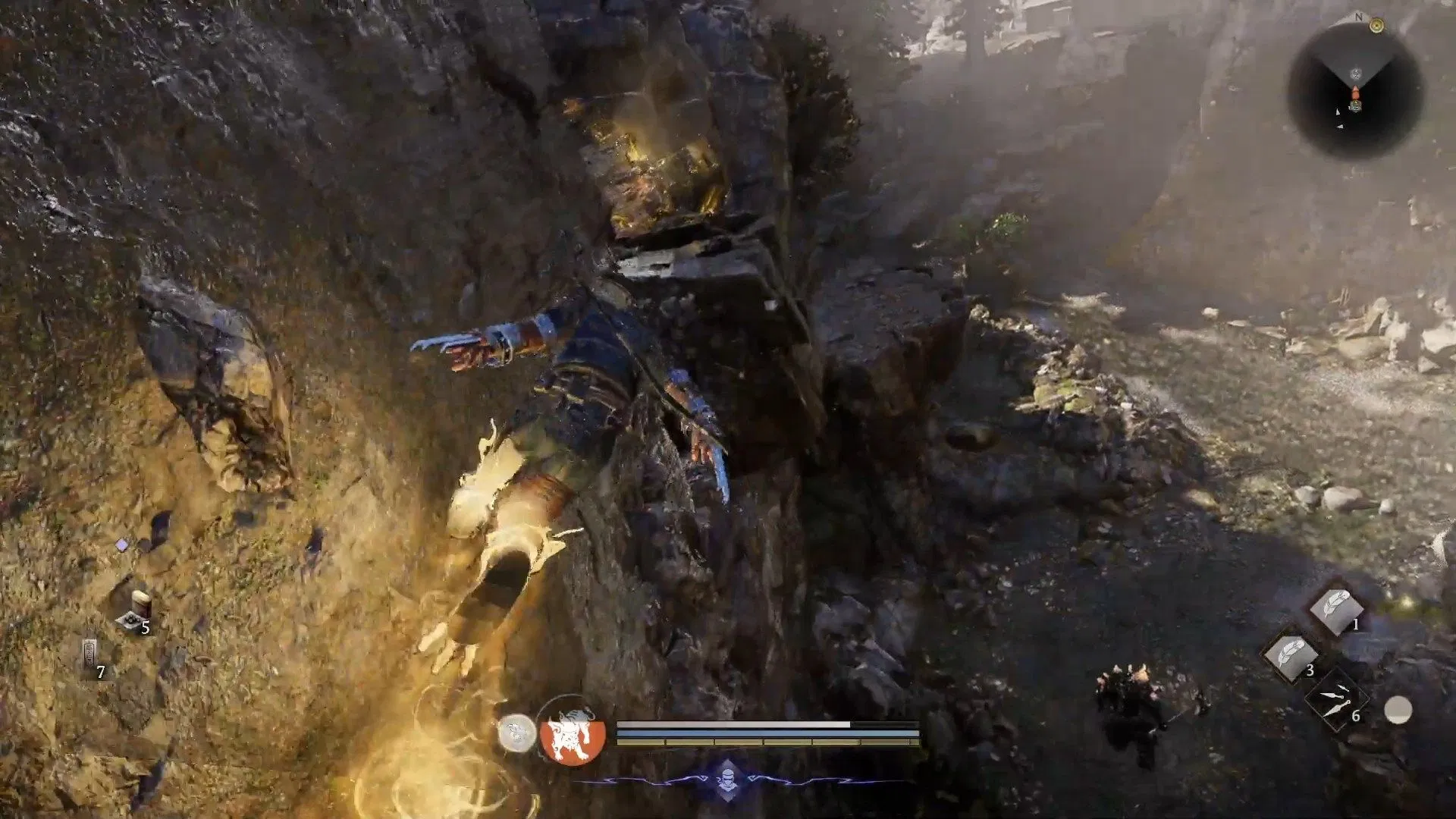Click the gold objective marker above the compass
This screenshot has width=1456, height=819.
[1377, 27]
